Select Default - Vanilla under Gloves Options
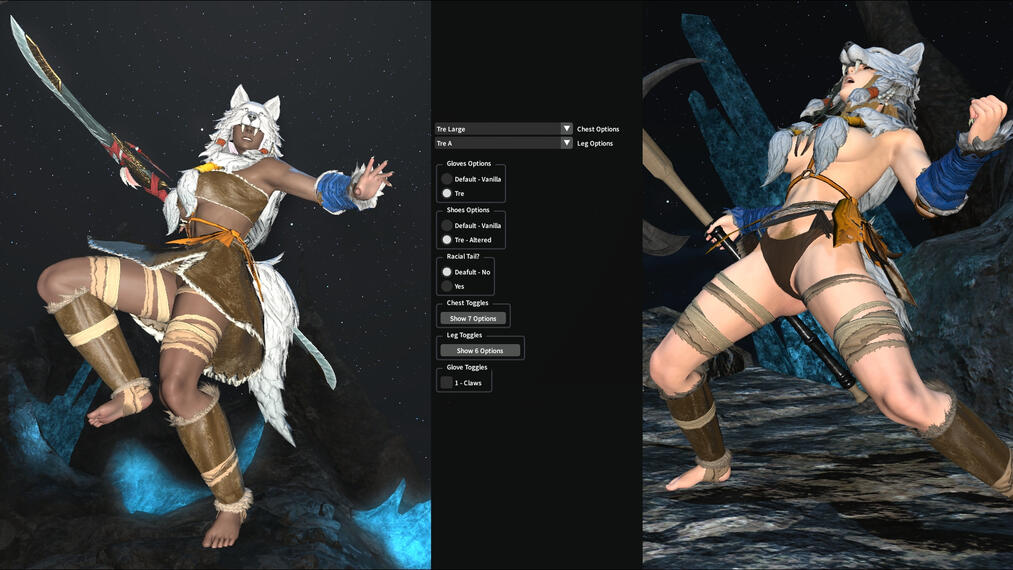 [447, 179]
